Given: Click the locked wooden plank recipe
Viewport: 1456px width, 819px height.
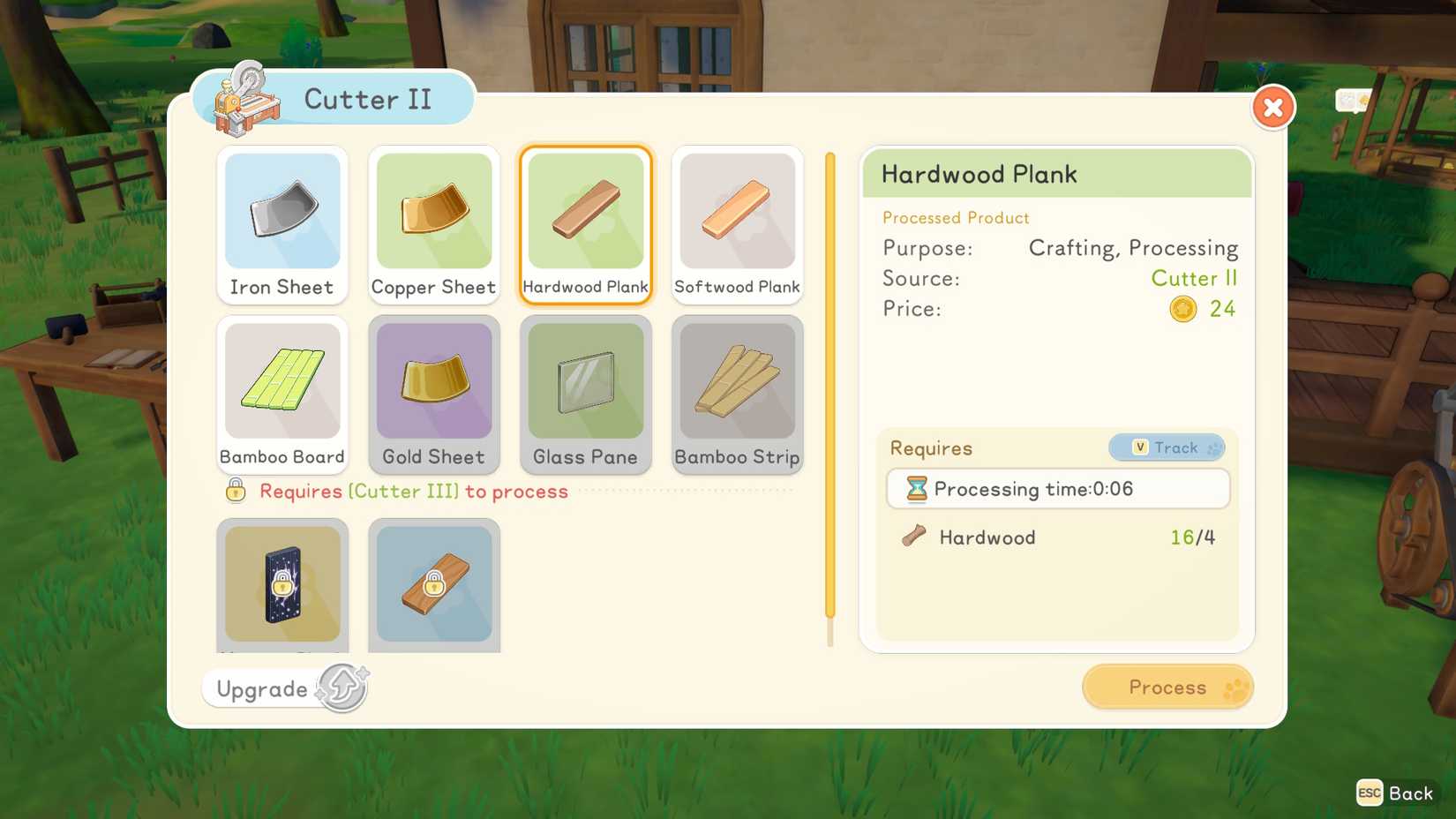Looking at the screenshot, I should point(433,584).
